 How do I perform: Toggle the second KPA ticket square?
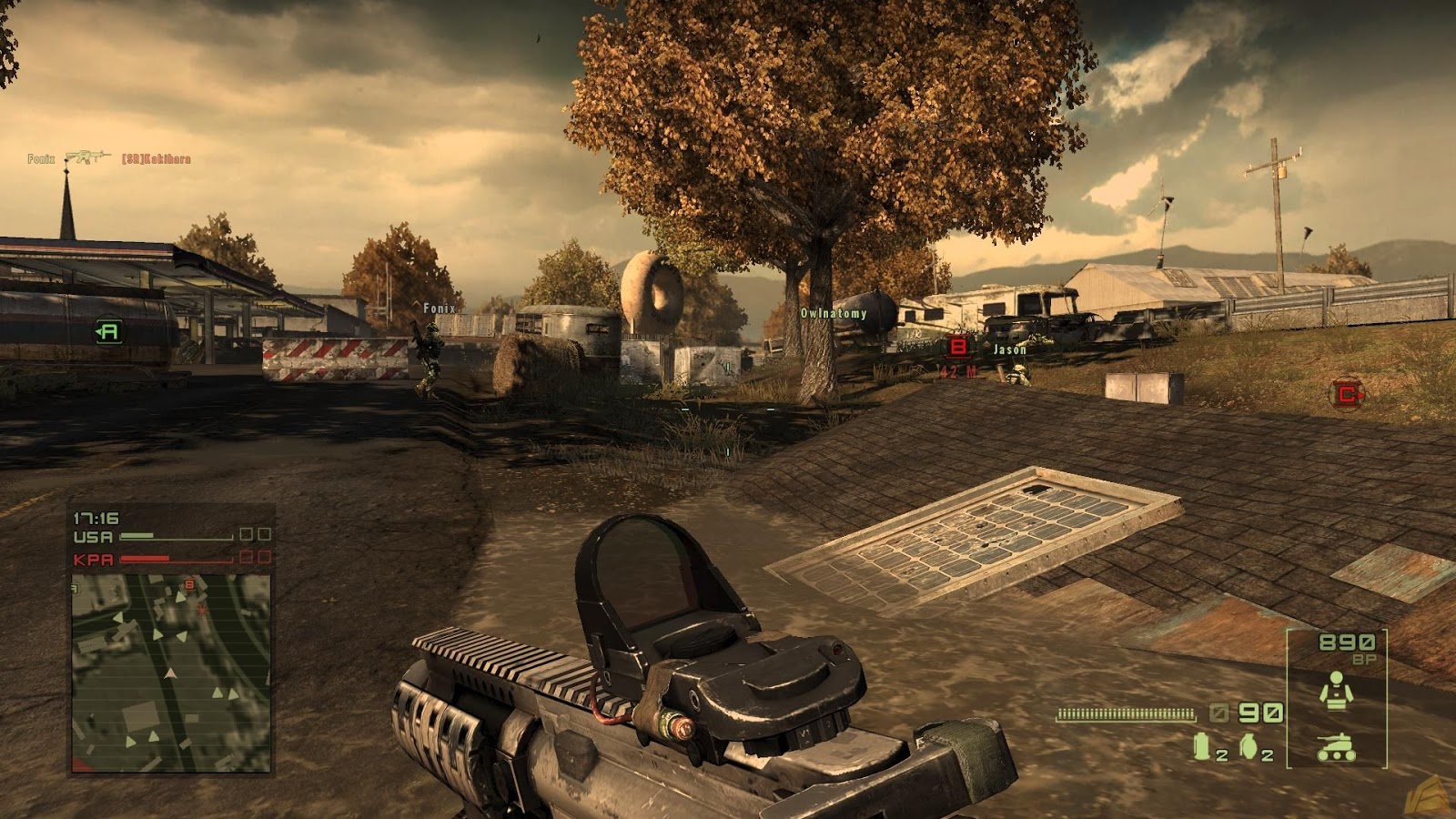tap(265, 559)
